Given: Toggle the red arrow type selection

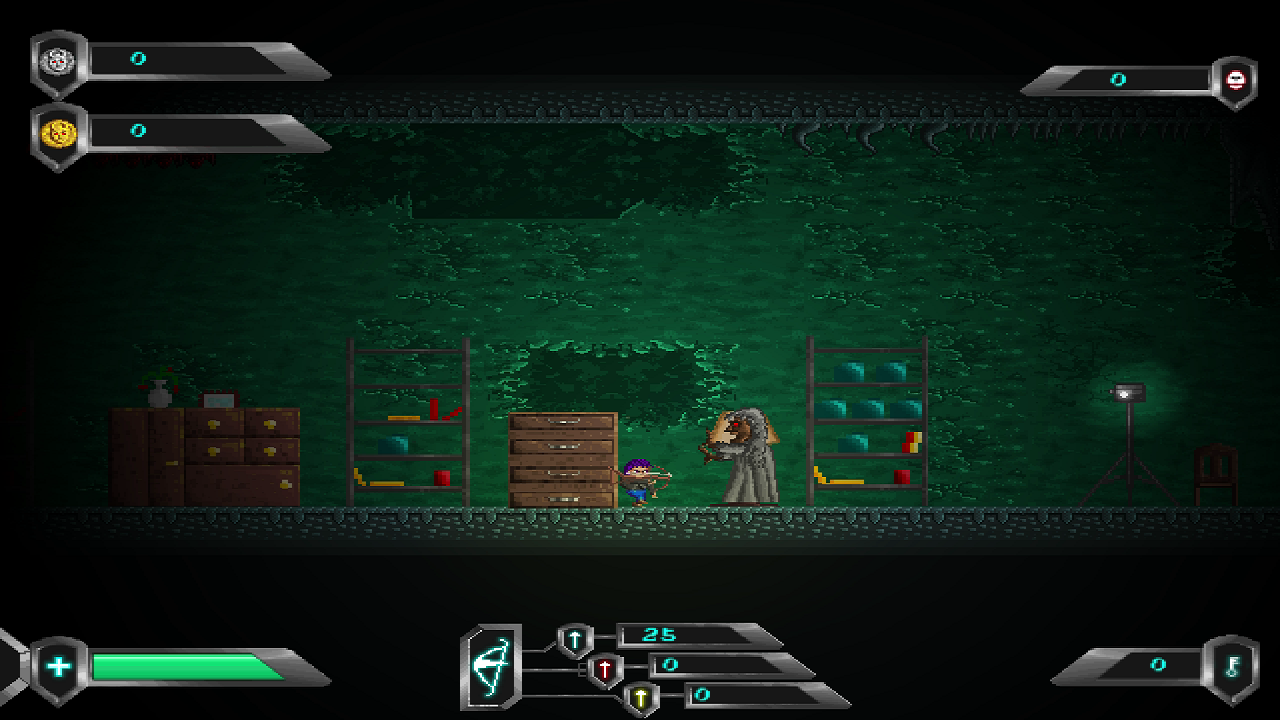Looking at the screenshot, I should (x=605, y=668).
